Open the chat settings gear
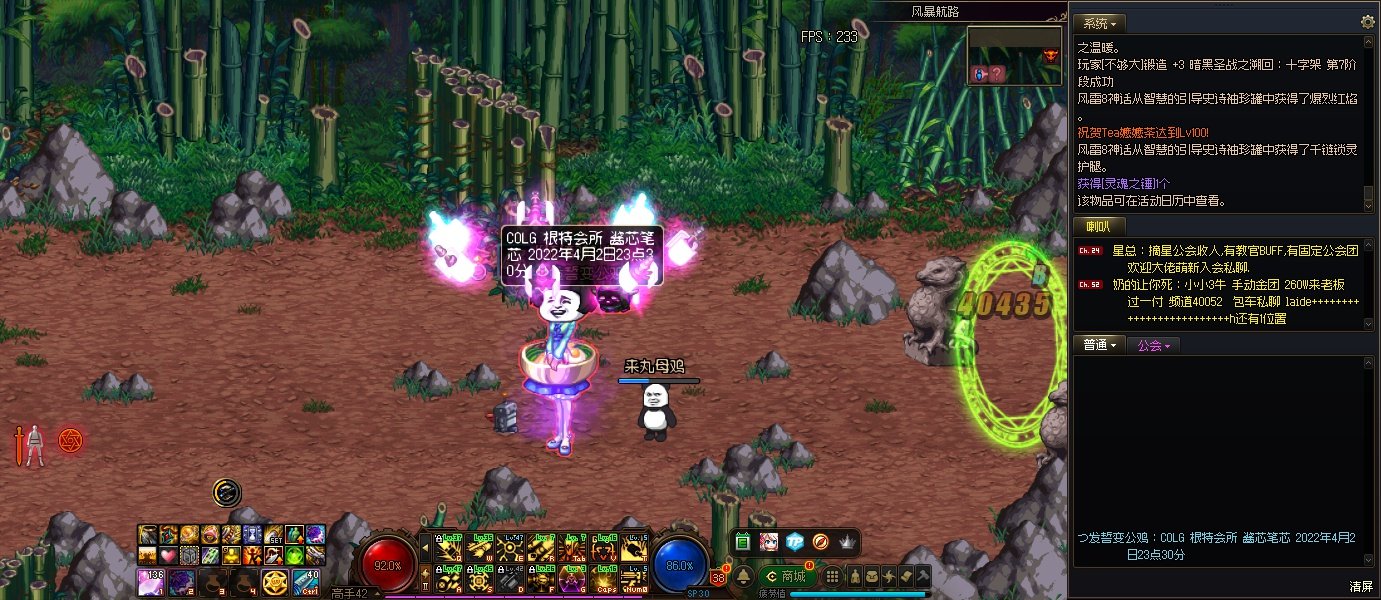Screen dimensions: 1381x600 (1368, 22)
